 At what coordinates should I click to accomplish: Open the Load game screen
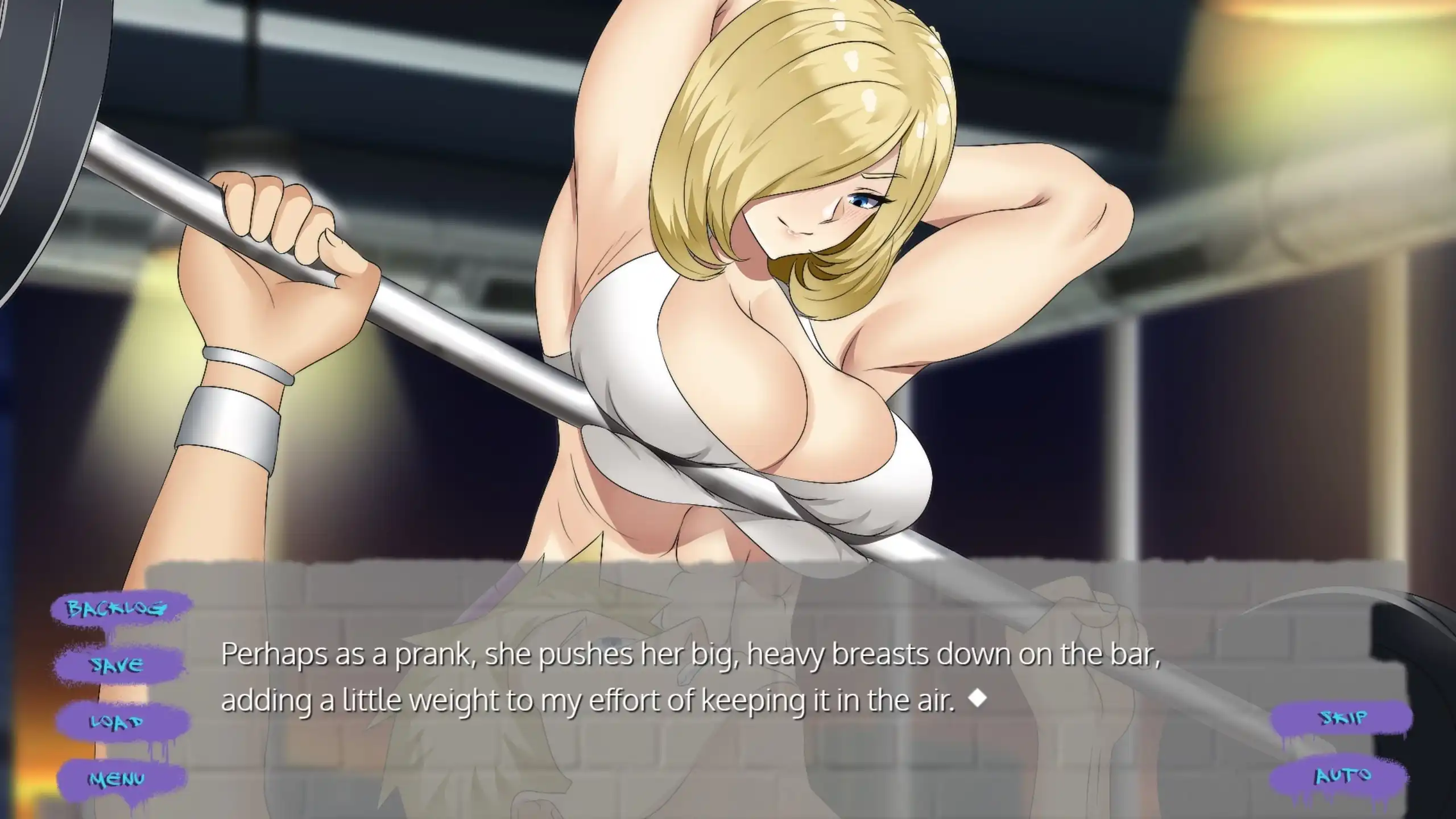118,722
